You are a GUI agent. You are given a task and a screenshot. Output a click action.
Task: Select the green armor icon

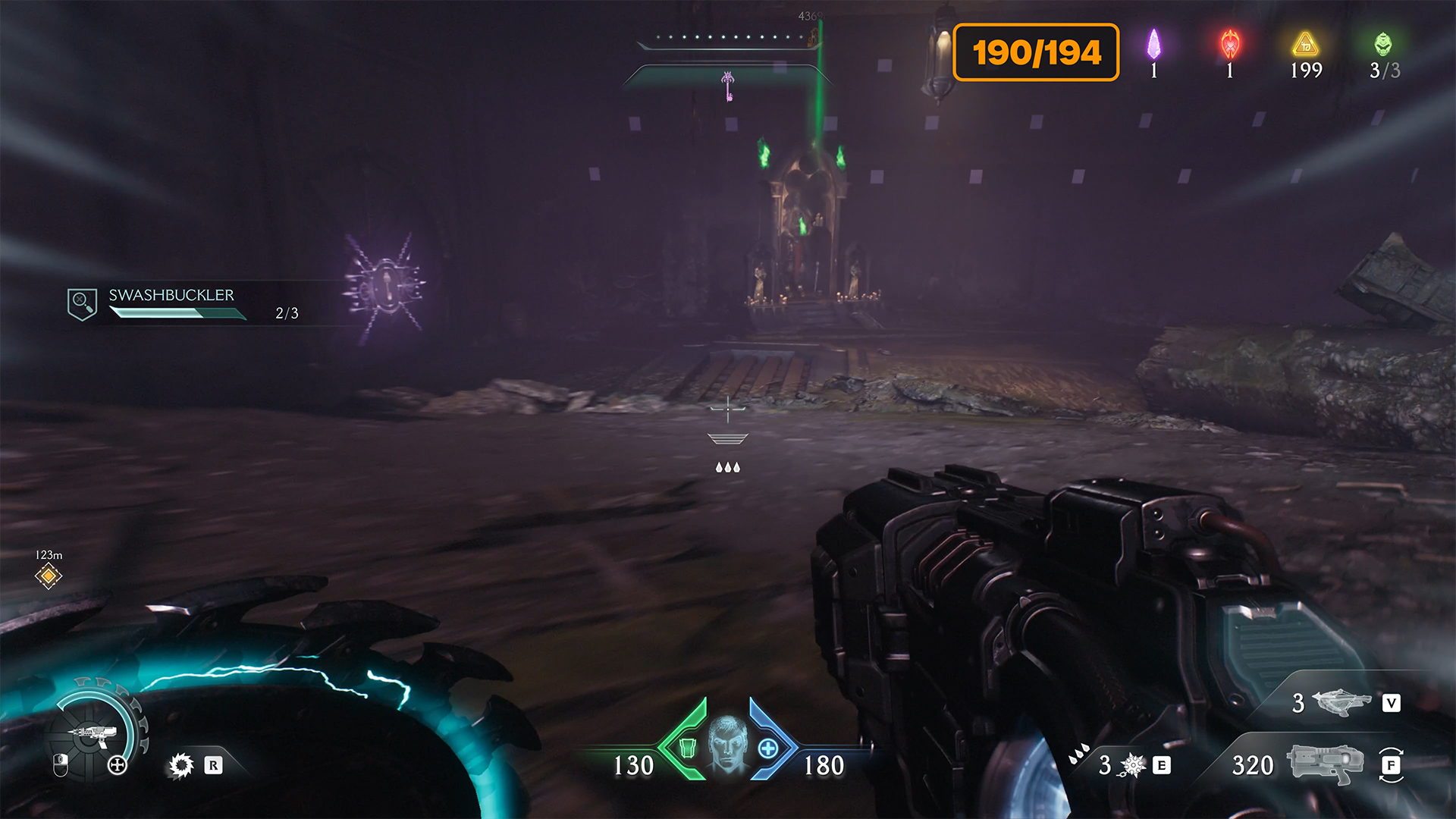pyautogui.click(x=688, y=748)
